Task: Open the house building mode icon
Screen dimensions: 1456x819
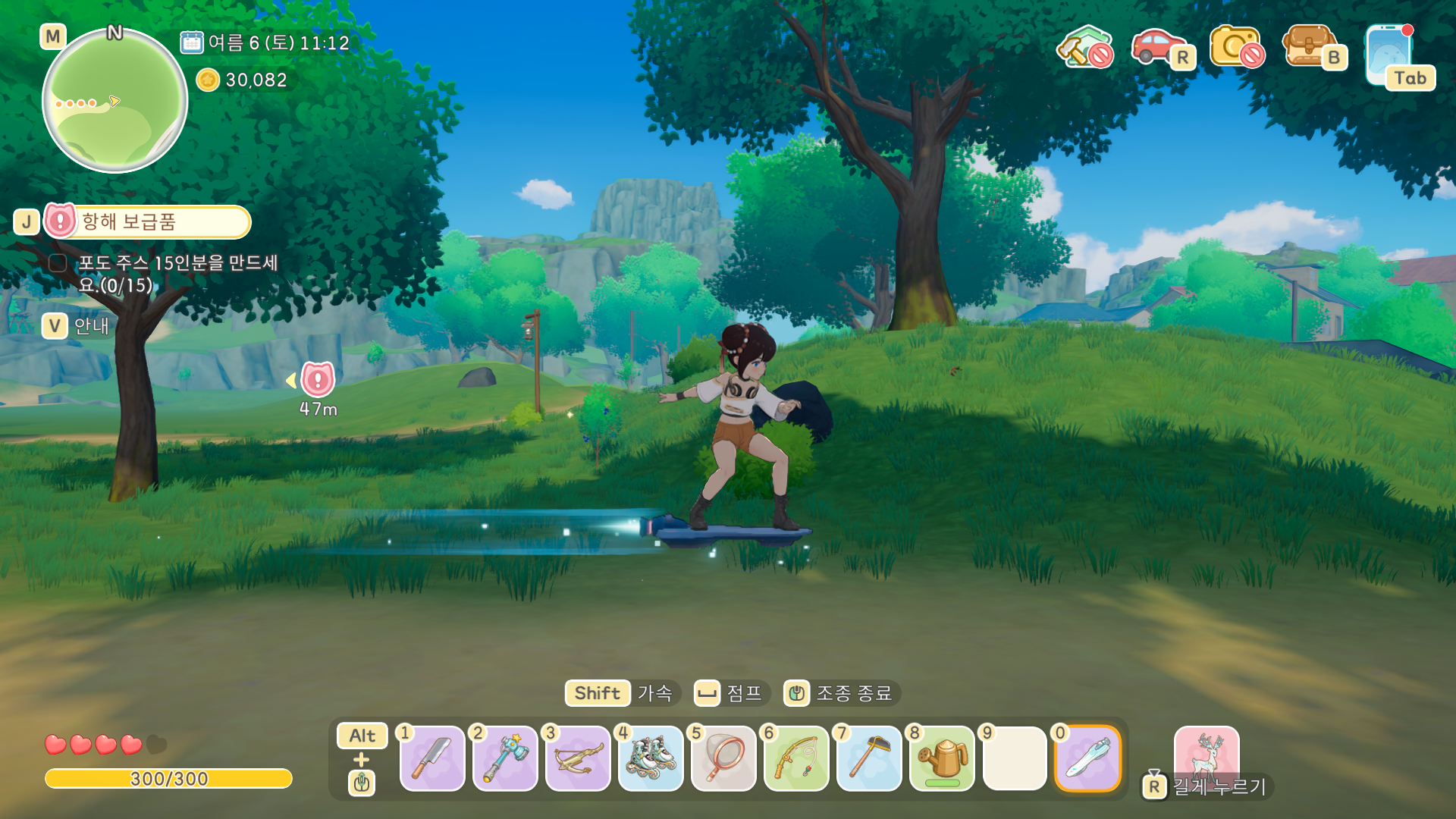Action: (x=1084, y=47)
